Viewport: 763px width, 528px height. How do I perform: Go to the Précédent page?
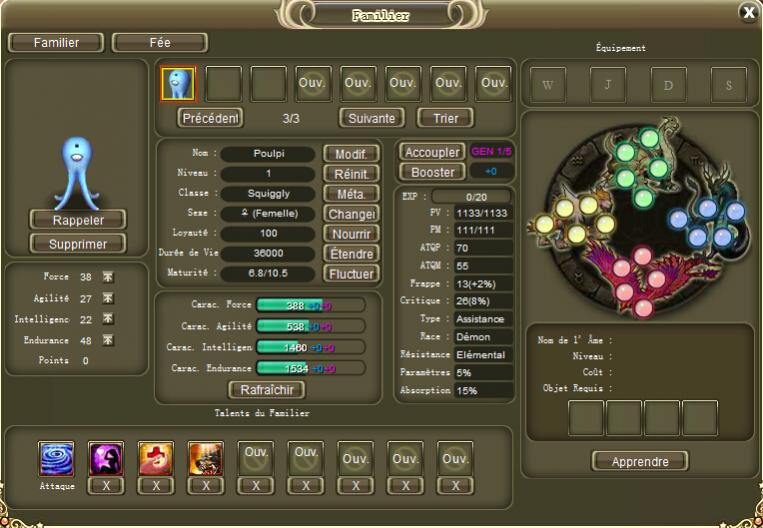coord(211,118)
